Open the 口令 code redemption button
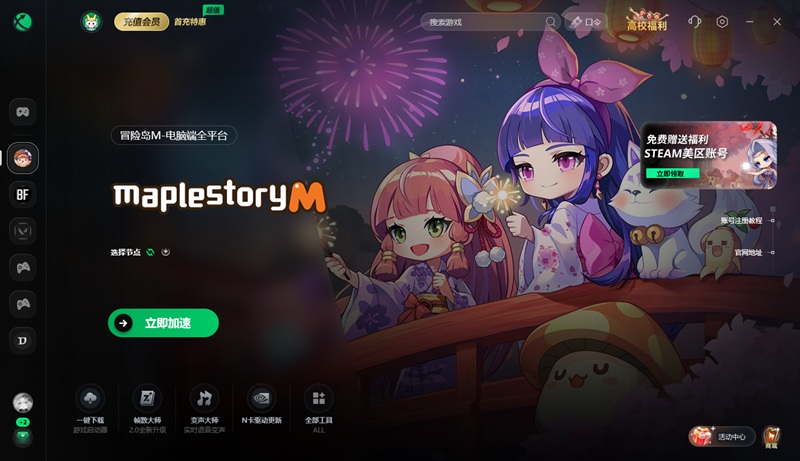This screenshot has width=800, height=461. (x=587, y=22)
